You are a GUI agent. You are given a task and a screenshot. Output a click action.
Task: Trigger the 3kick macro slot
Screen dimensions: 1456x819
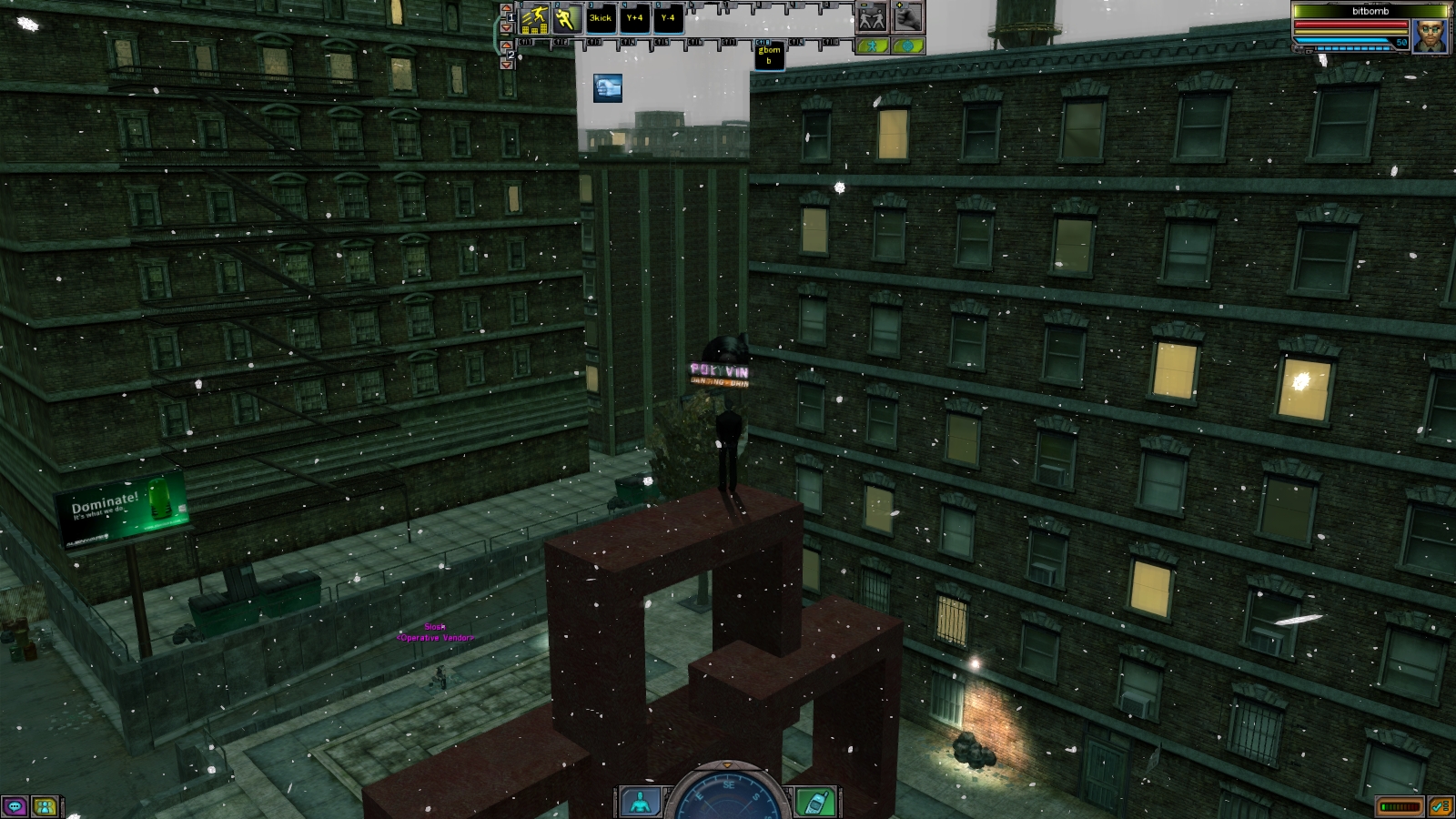click(x=601, y=18)
